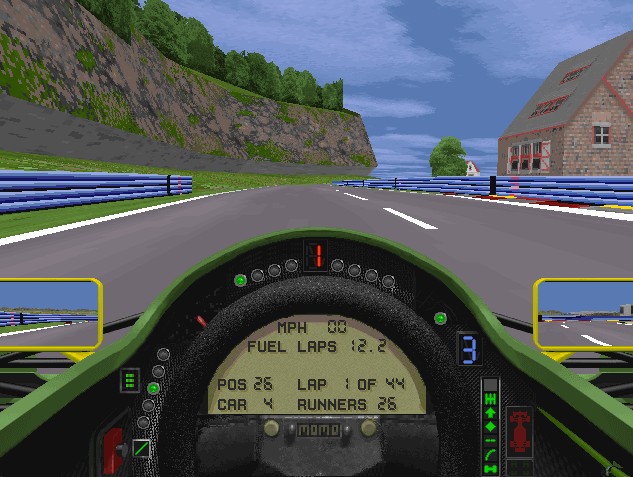The image size is (633, 477).
Task: Toggle the gear-shifter driving aid icon
Action: pos(490,400)
